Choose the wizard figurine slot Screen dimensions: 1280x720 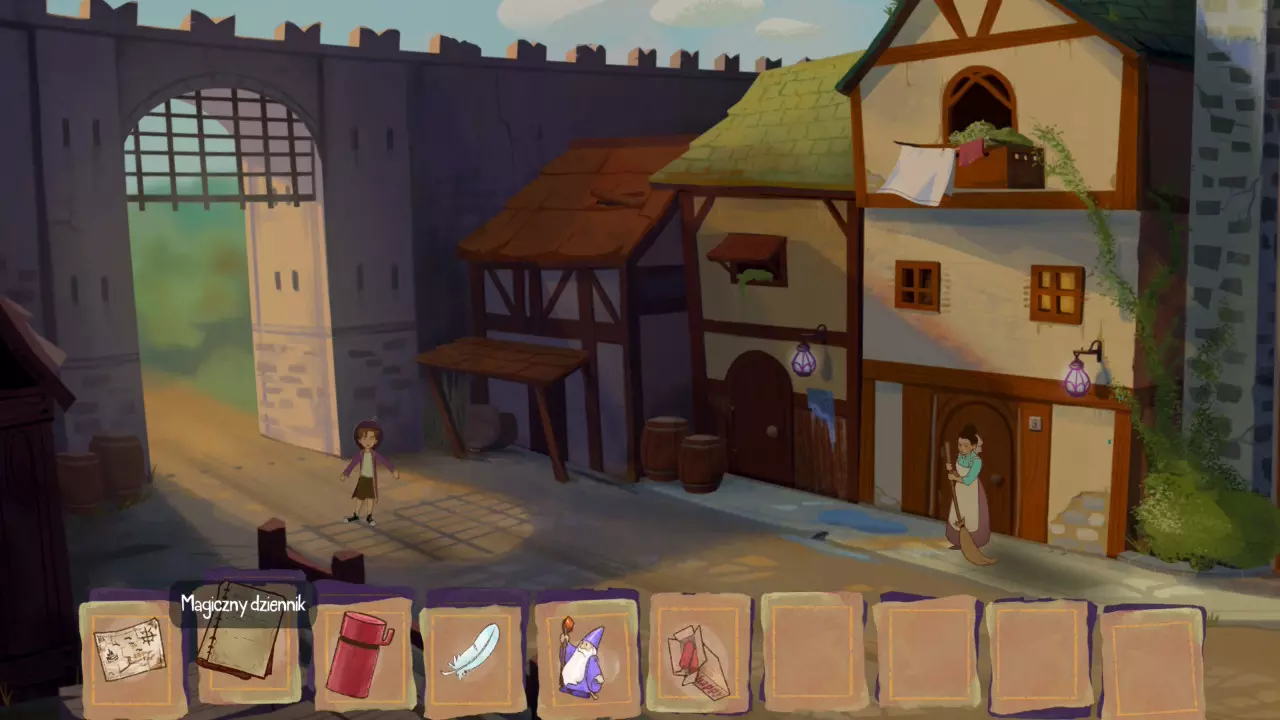point(585,655)
